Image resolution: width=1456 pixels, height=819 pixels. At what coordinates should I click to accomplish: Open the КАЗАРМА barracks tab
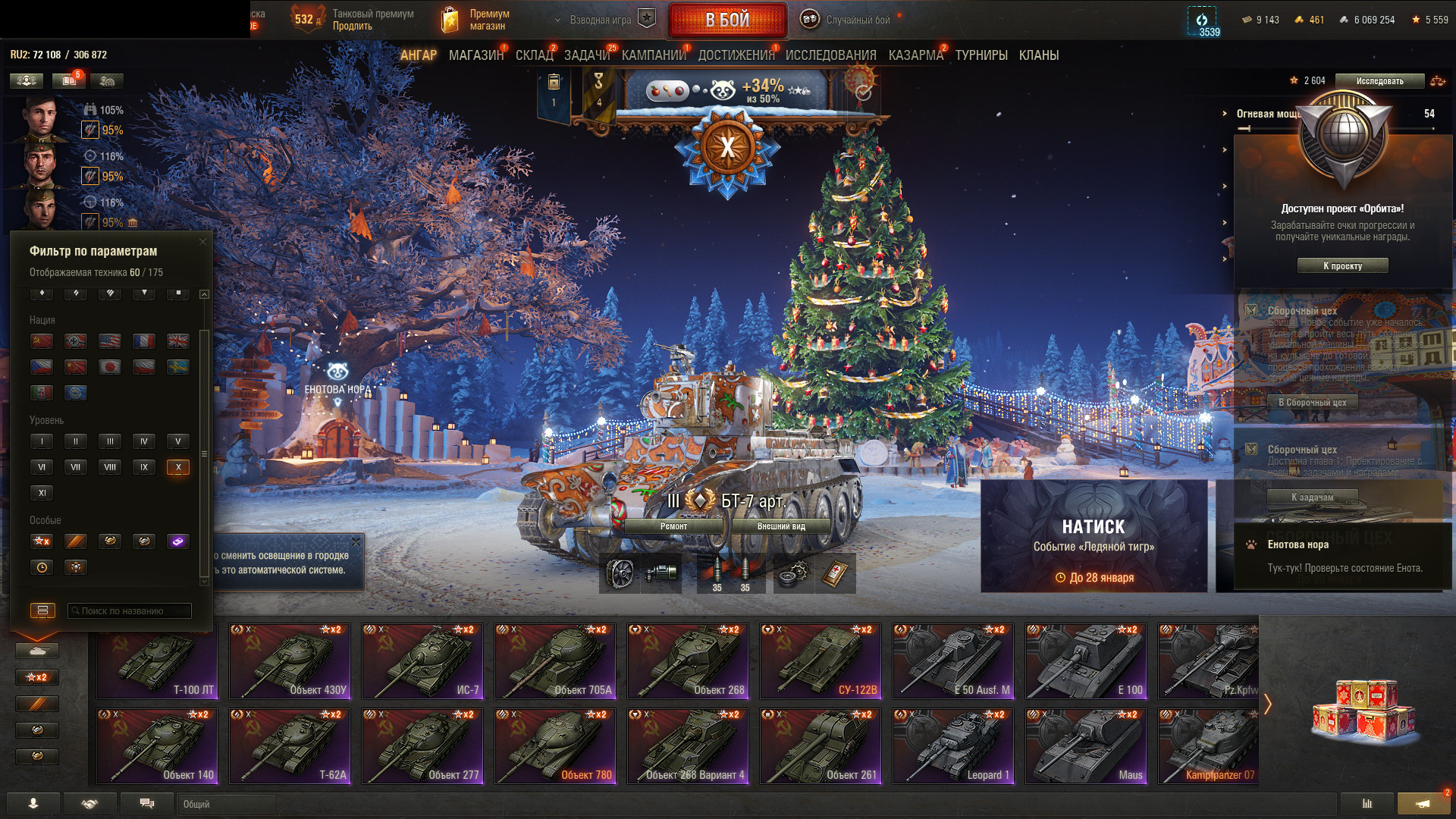915,55
